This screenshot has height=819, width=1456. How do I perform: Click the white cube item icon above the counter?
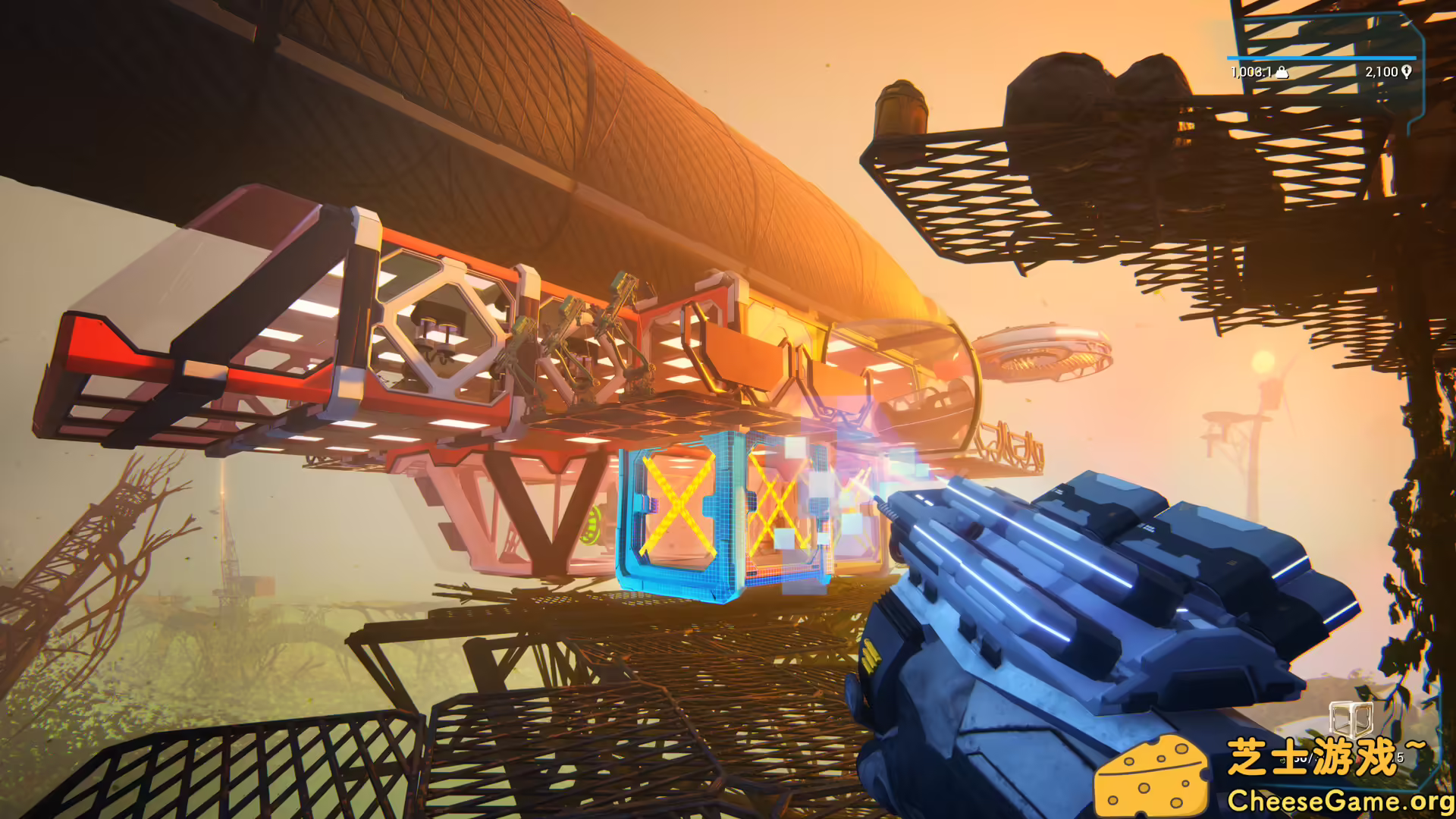pos(1351,719)
